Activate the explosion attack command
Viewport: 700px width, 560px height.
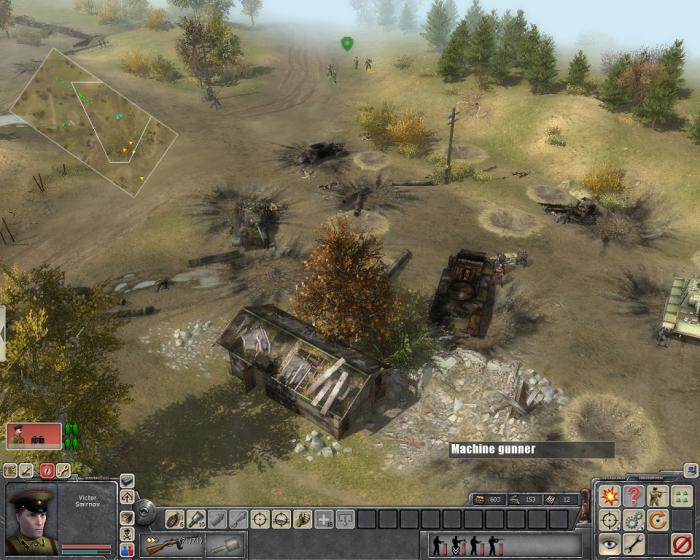(x=610, y=496)
